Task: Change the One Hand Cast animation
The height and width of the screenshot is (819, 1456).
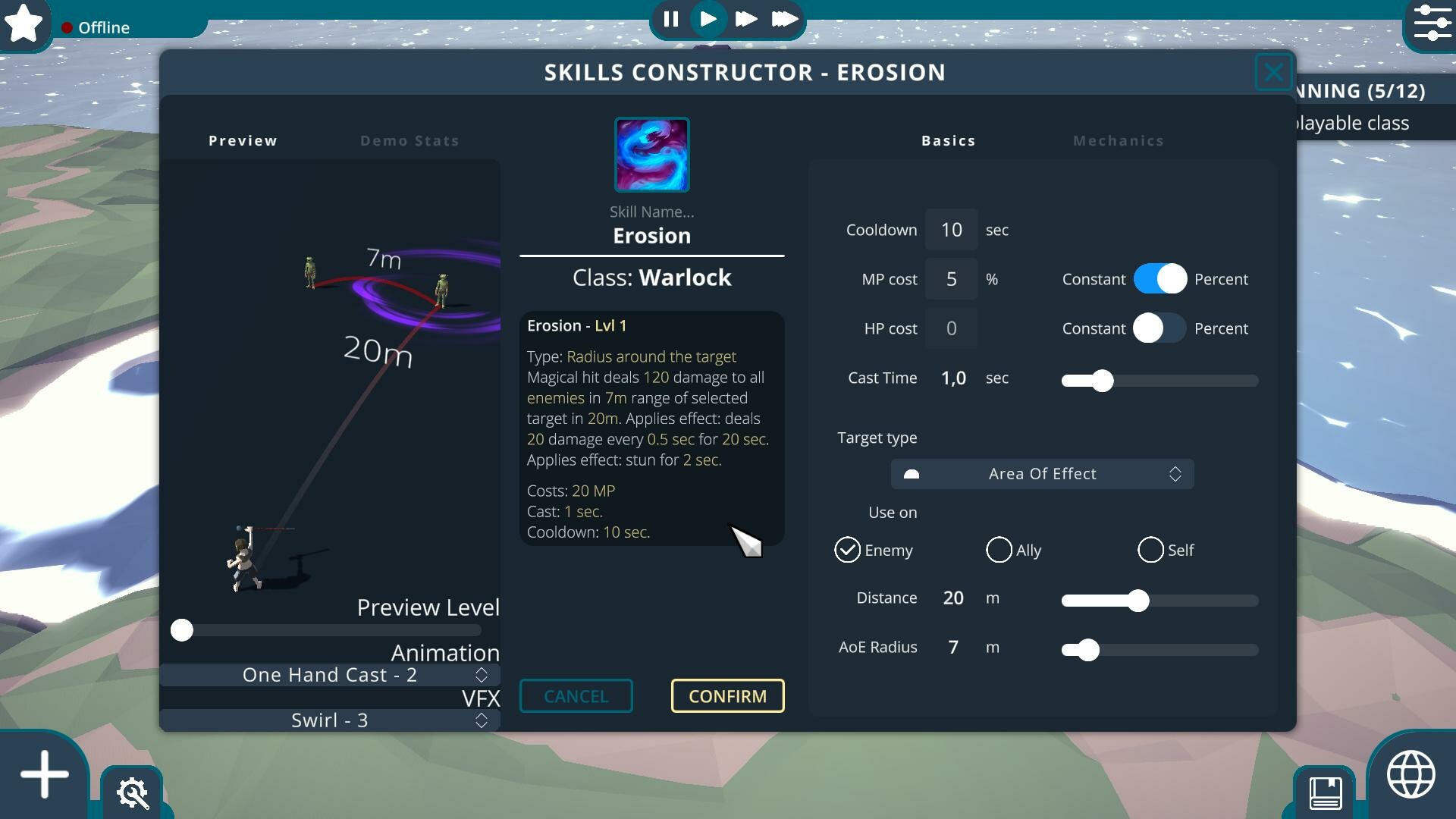Action: click(330, 674)
